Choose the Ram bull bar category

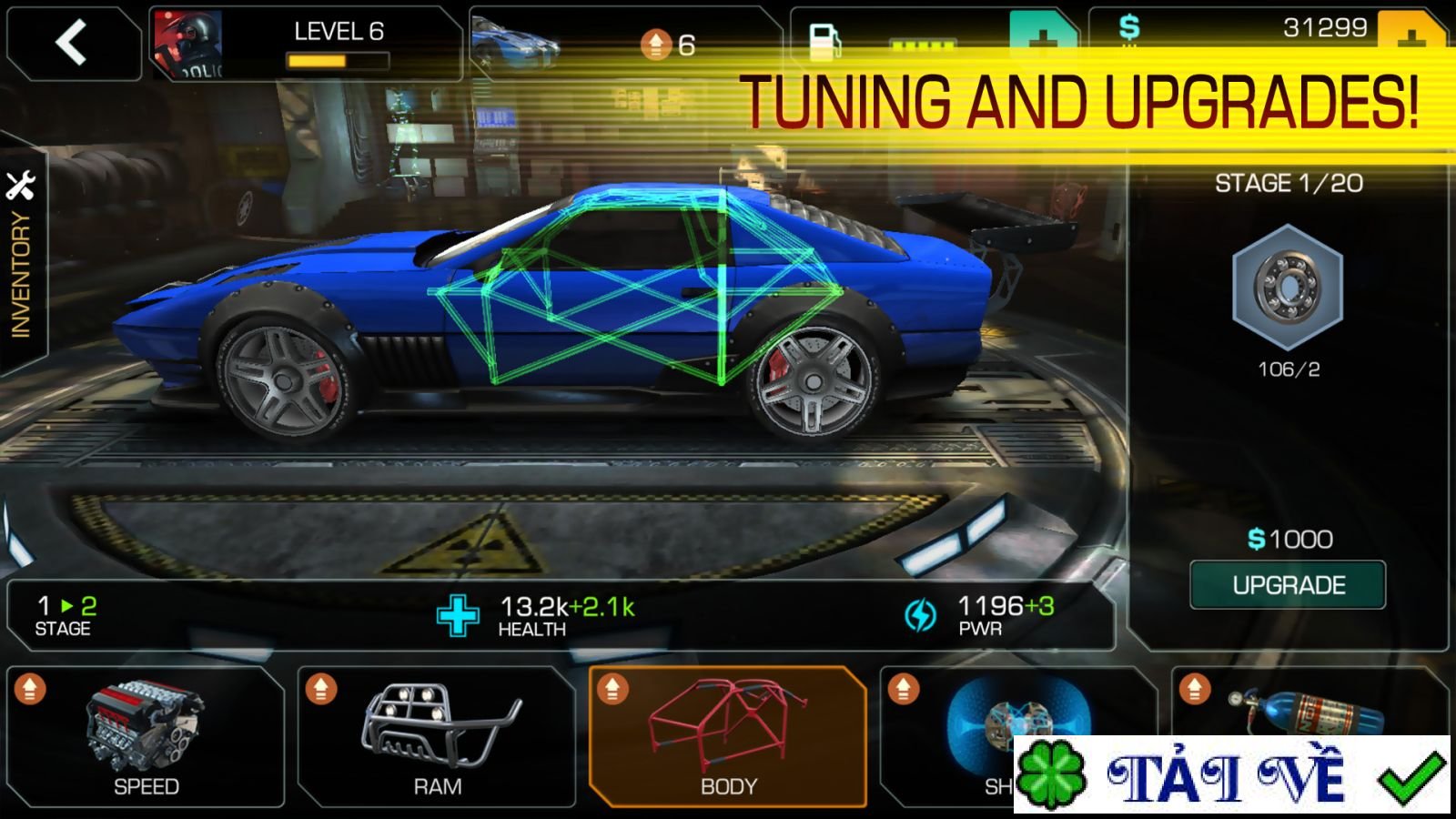(x=437, y=737)
